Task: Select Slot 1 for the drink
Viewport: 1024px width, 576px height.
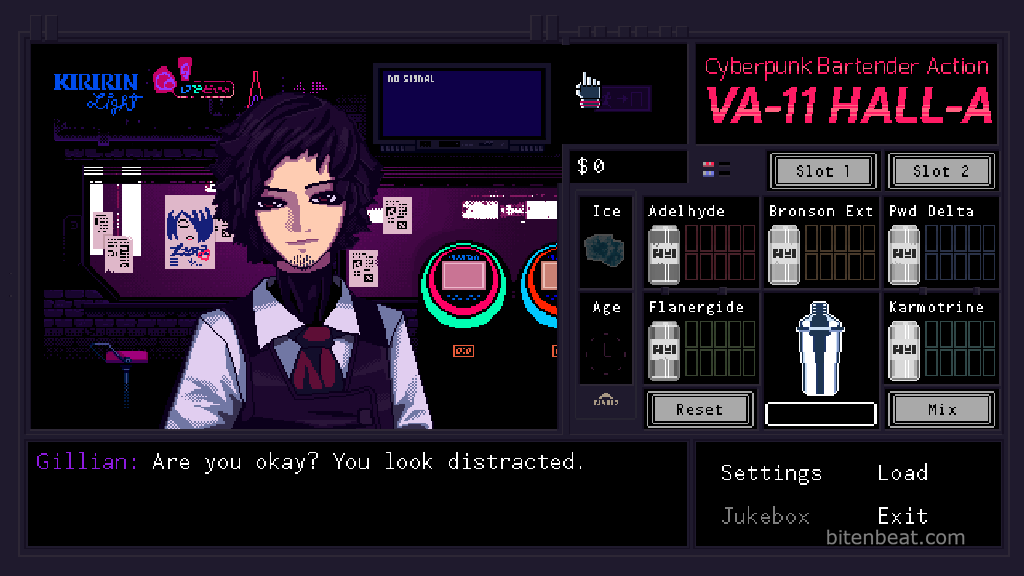Action: [823, 171]
